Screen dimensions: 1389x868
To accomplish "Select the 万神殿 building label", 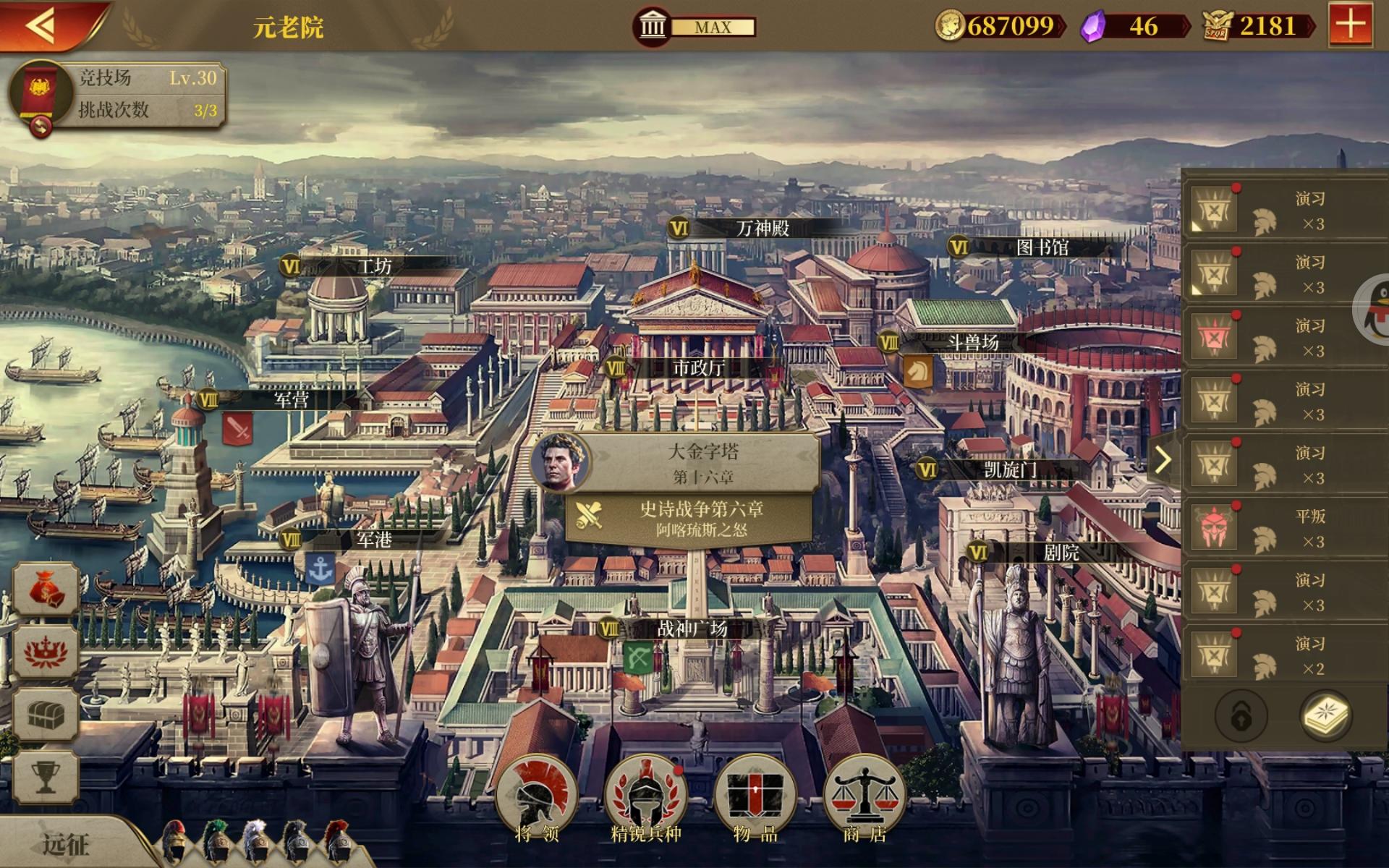I will point(761,229).
